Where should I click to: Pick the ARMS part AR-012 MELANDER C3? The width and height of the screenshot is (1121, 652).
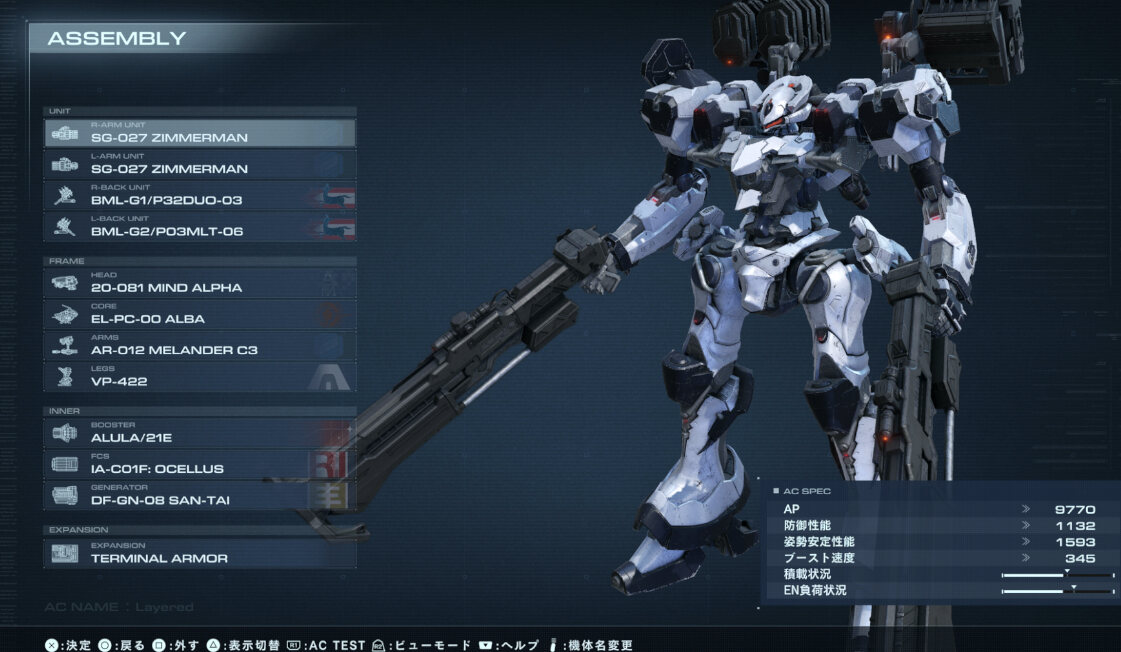pyautogui.click(x=200, y=345)
